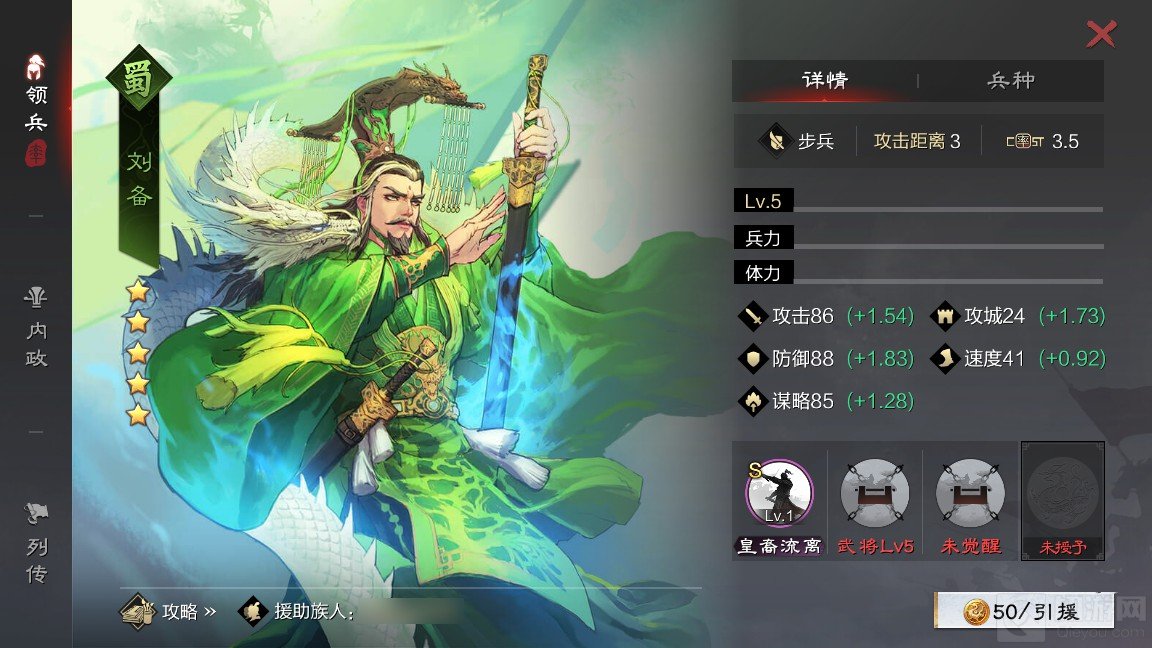This screenshot has height=648, width=1152.
Task: Close the Liu Bei hero panel
Action: [1100, 35]
